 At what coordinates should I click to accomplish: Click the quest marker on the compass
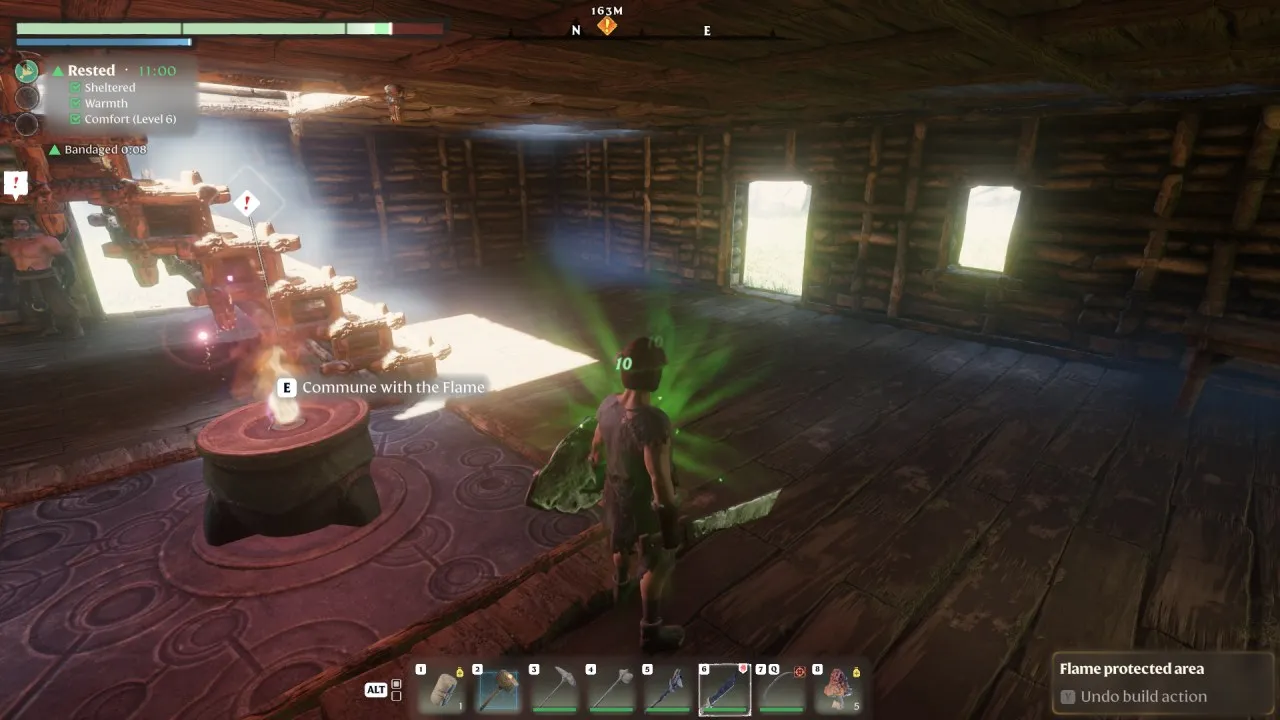[x=606, y=26]
